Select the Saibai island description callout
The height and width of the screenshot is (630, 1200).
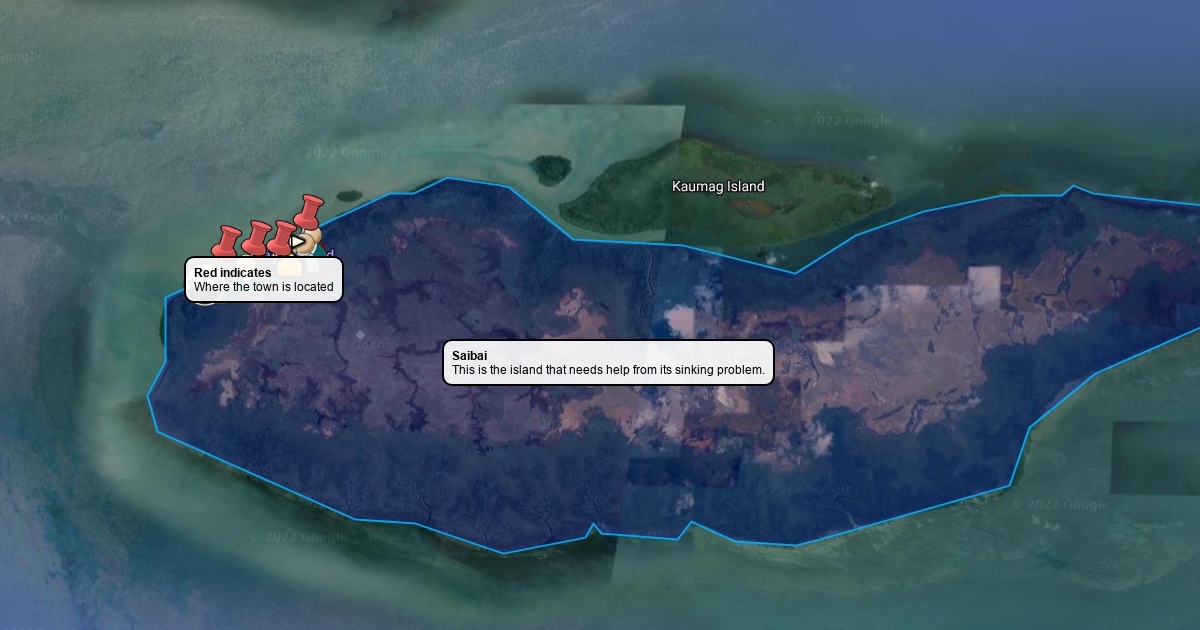click(x=608, y=363)
